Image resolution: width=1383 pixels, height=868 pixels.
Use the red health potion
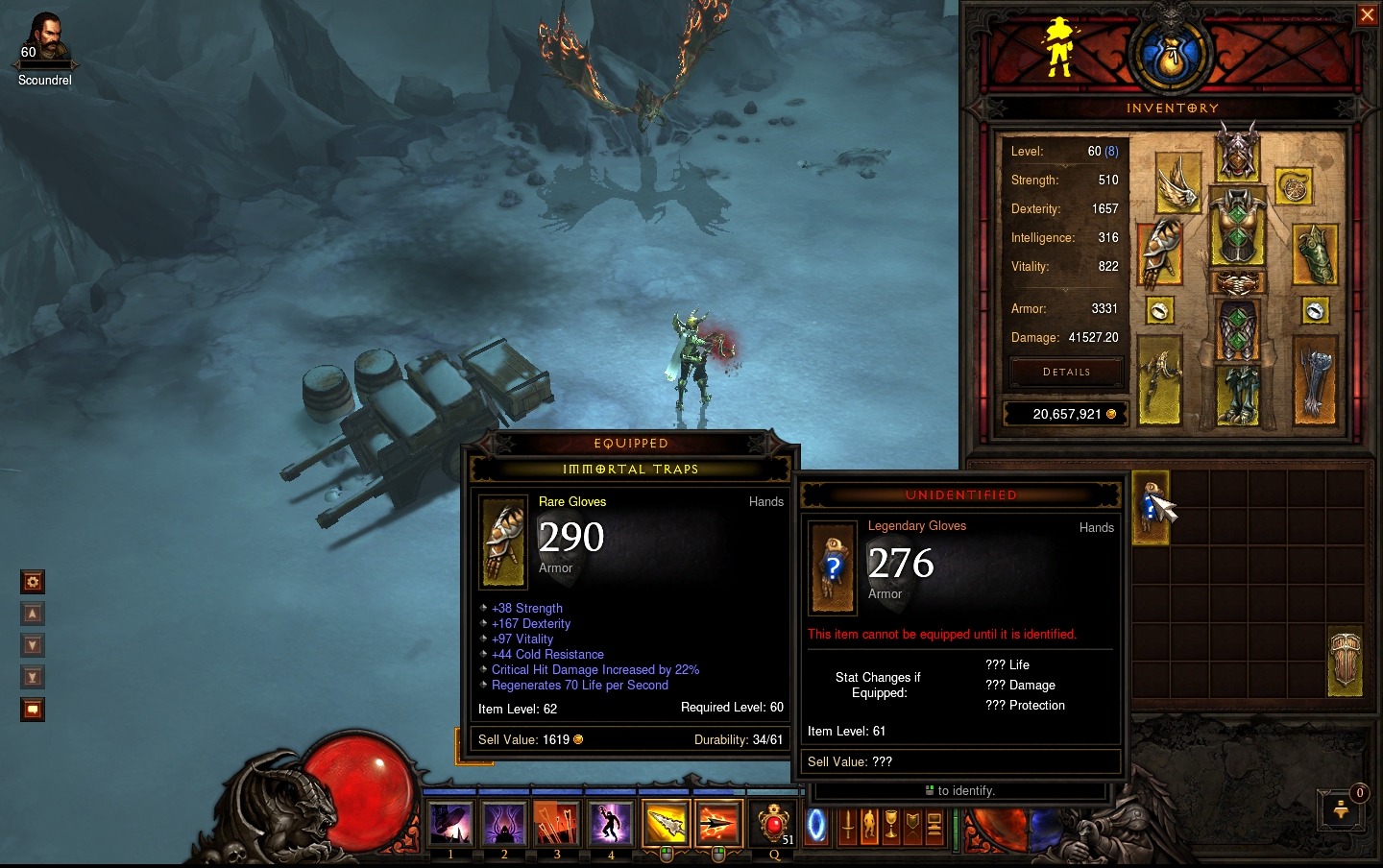pyautogui.click(x=774, y=823)
